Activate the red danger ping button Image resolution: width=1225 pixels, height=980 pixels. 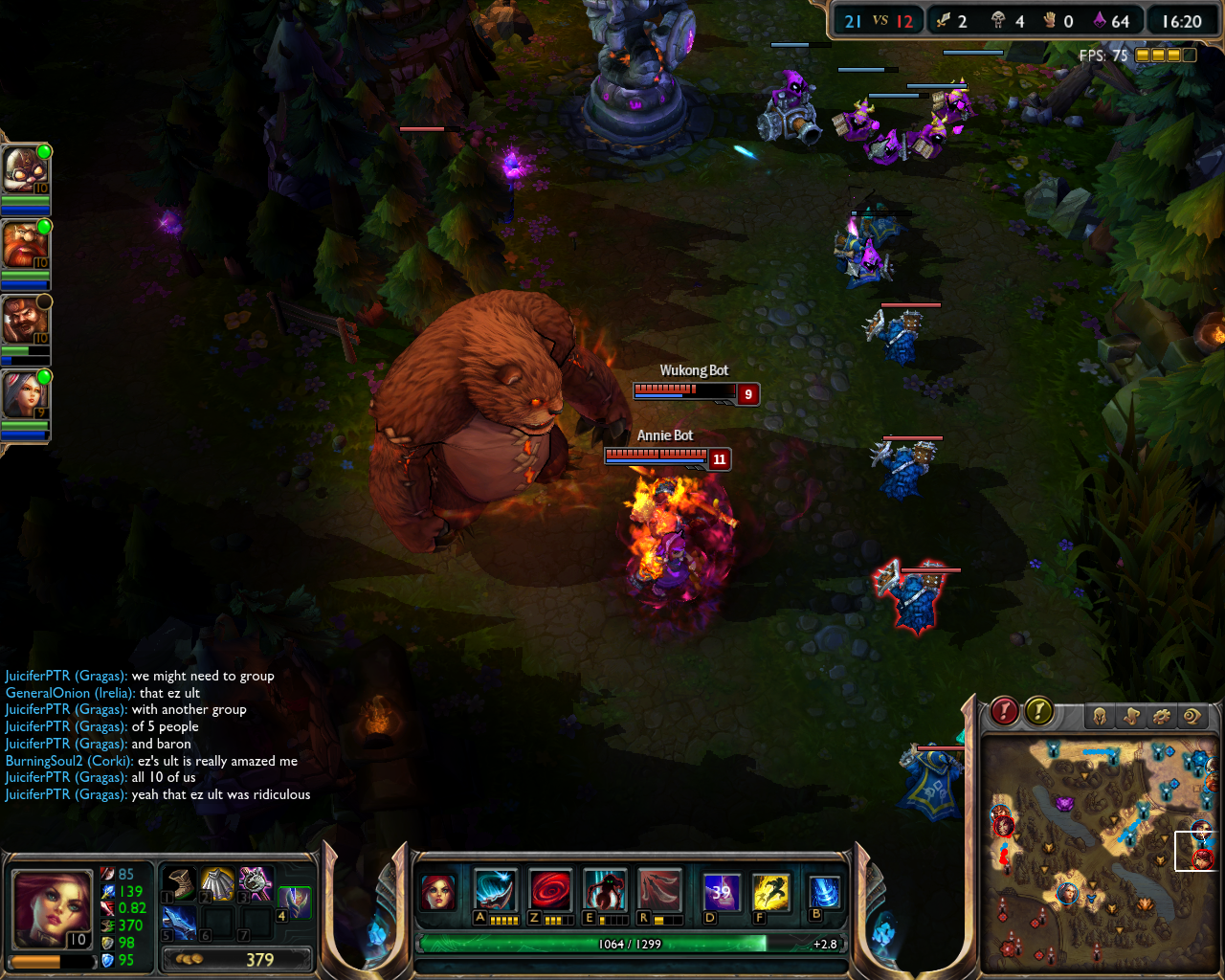tap(1003, 711)
